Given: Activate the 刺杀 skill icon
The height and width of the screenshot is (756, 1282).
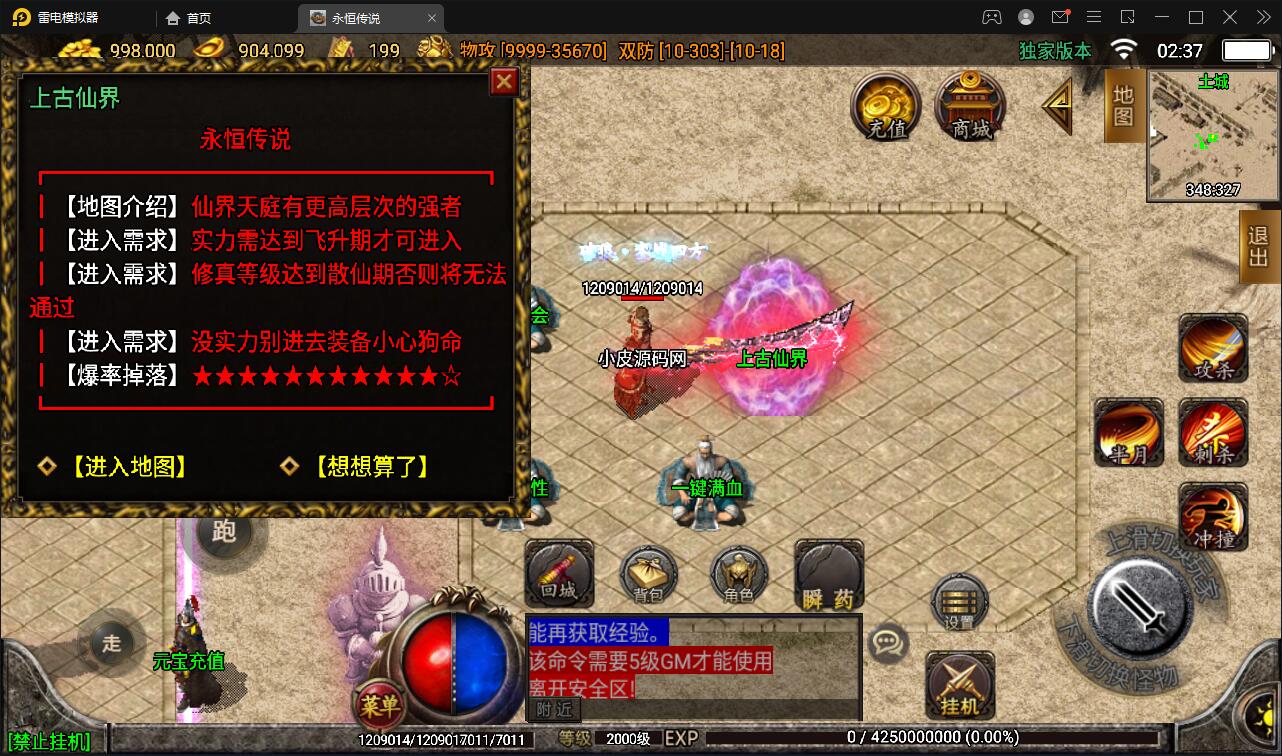Looking at the screenshot, I should pos(1213,432).
